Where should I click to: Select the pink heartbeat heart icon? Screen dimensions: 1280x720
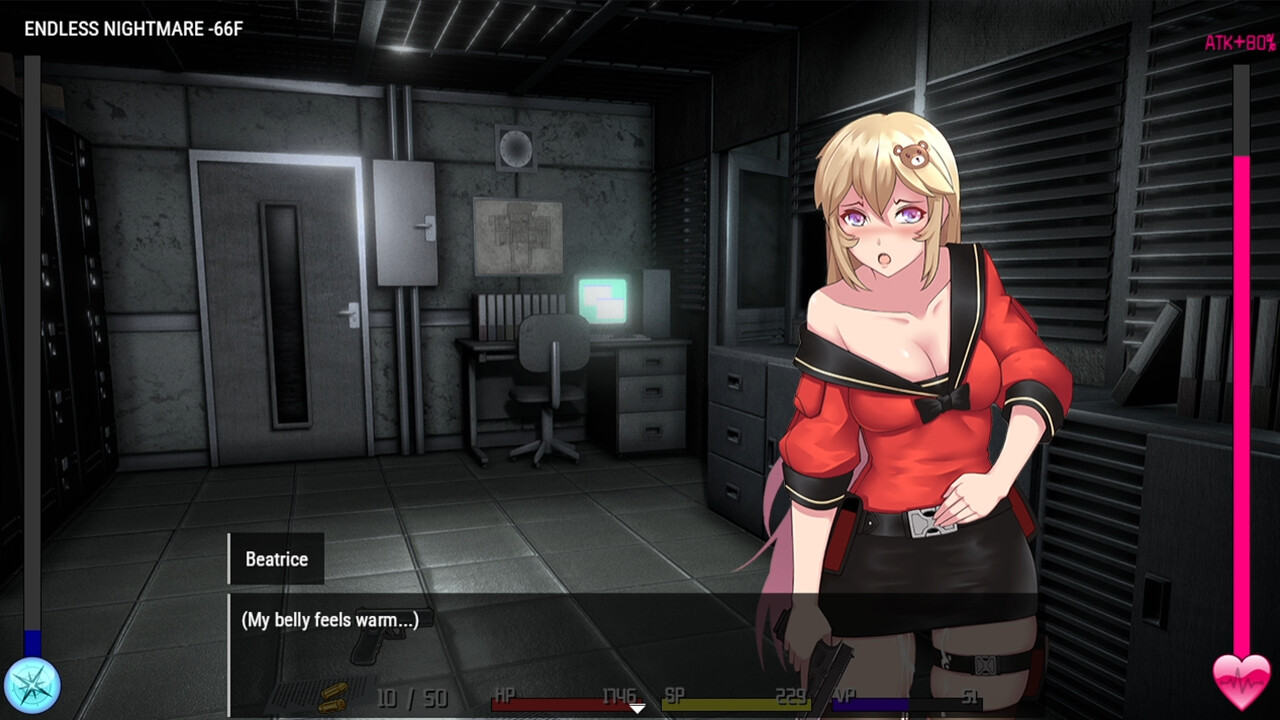click(x=1241, y=682)
